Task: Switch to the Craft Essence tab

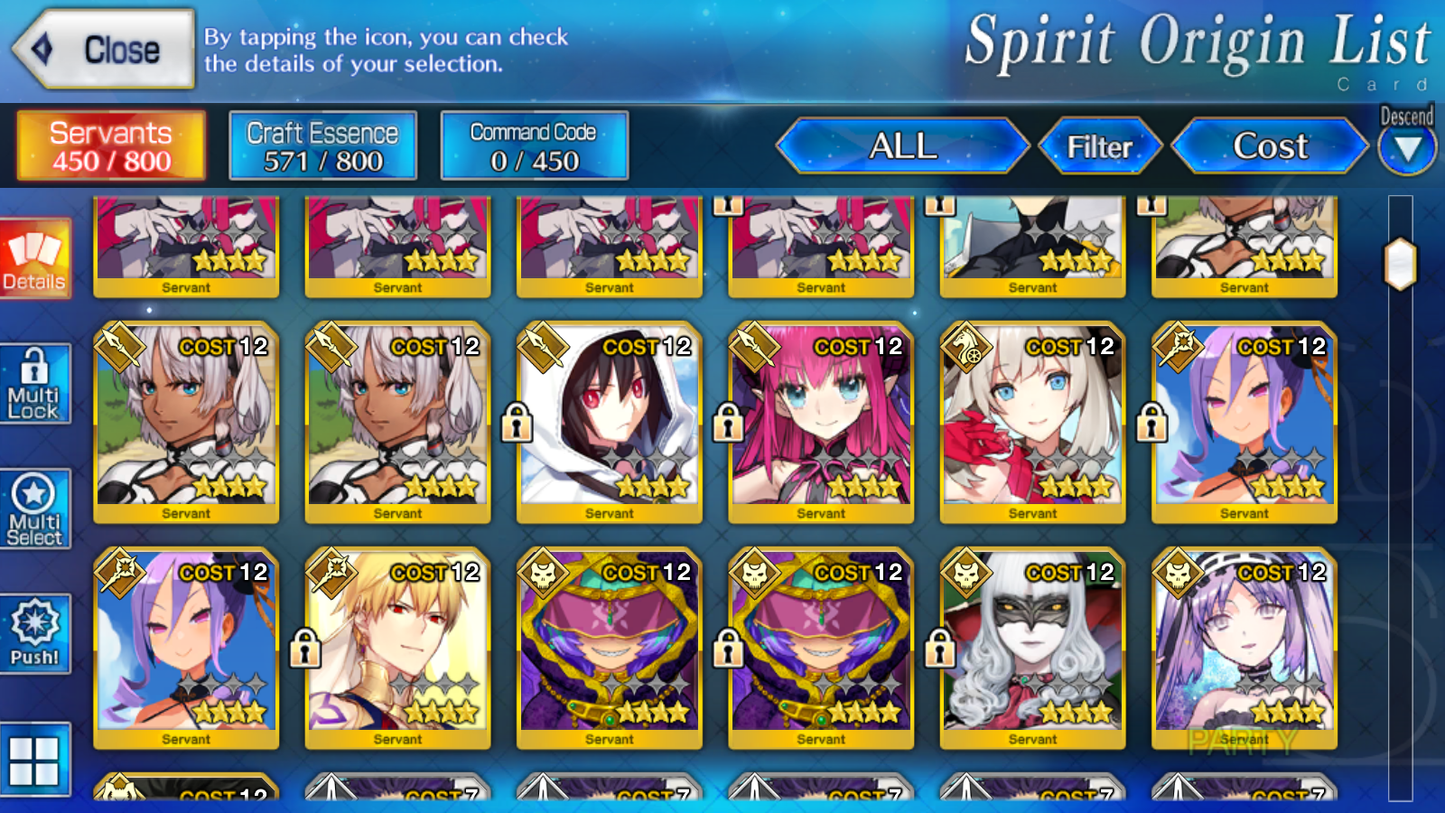Action: [322, 145]
